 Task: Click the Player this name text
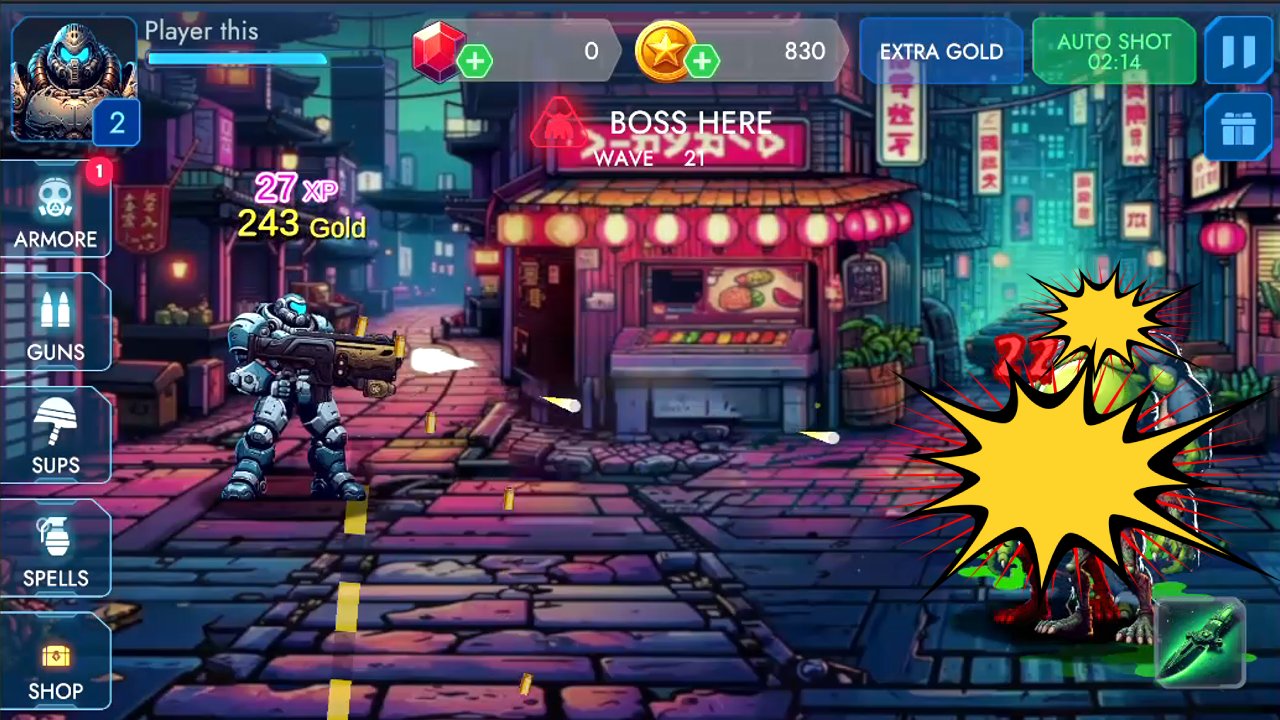click(201, 31)
